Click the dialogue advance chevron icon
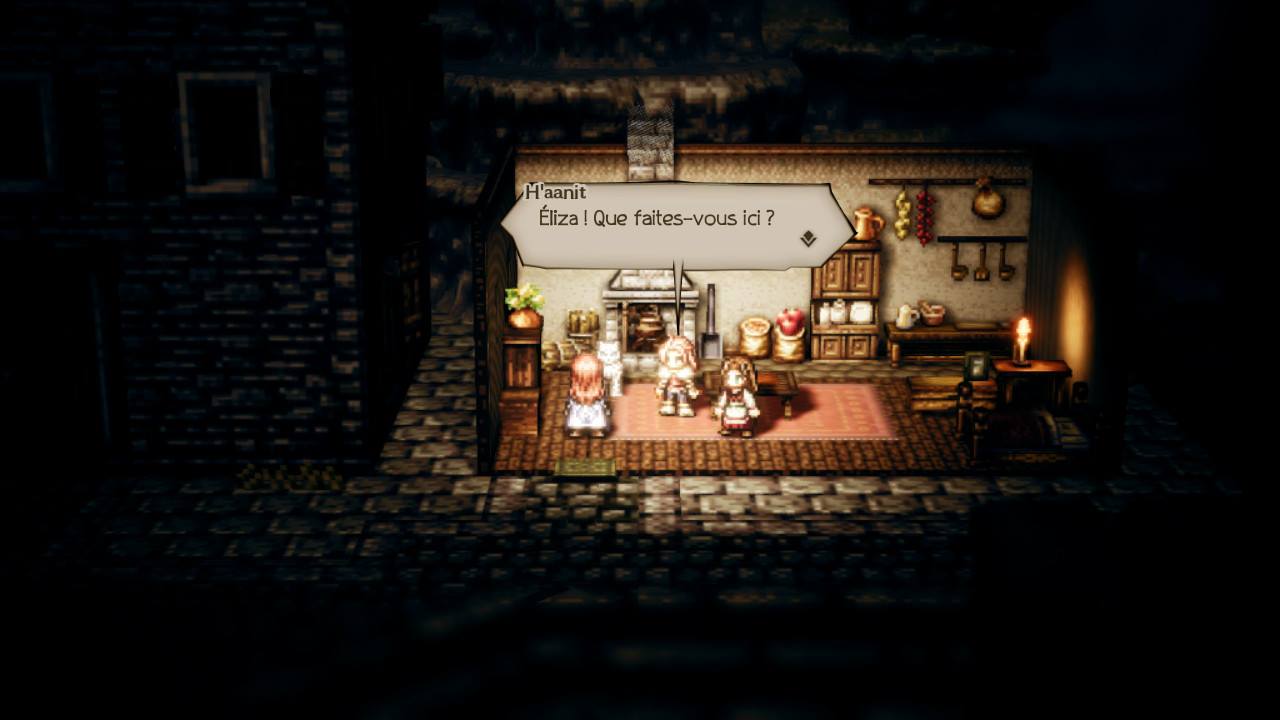This screenshot has height=720, width=1280. pyautogui.click(x=810, y=239)
